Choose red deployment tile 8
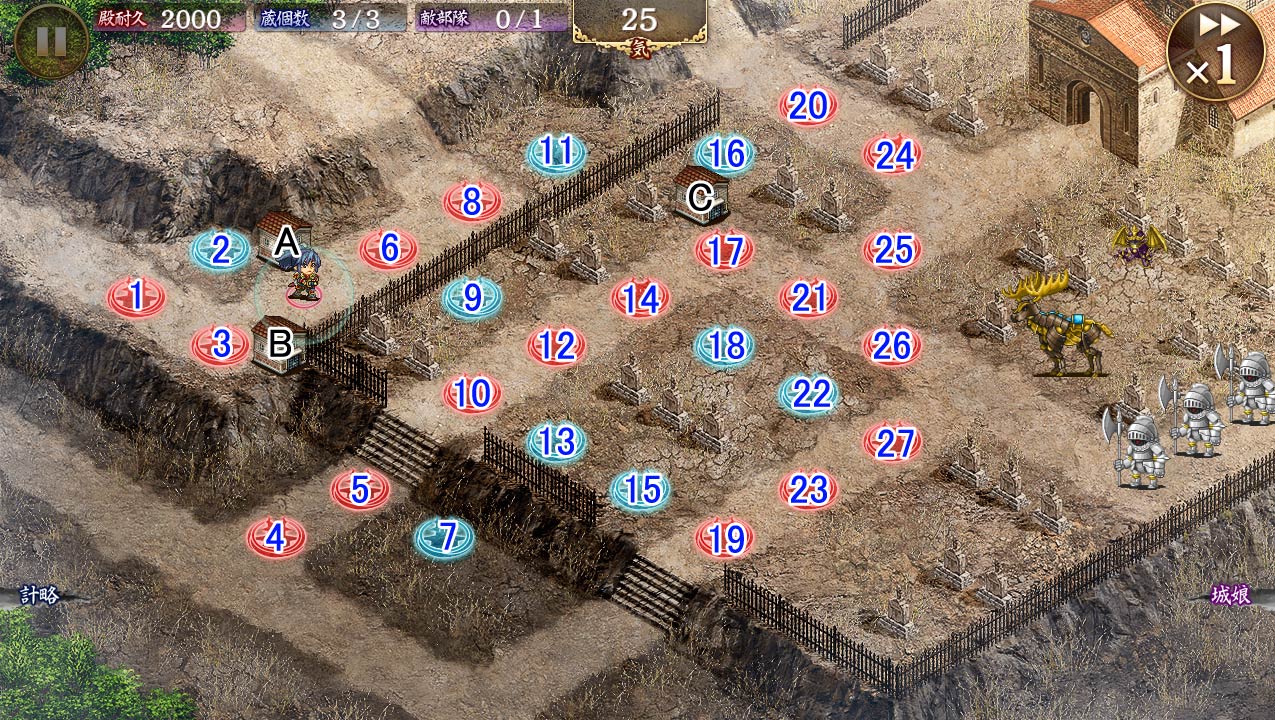 [473, 202]
